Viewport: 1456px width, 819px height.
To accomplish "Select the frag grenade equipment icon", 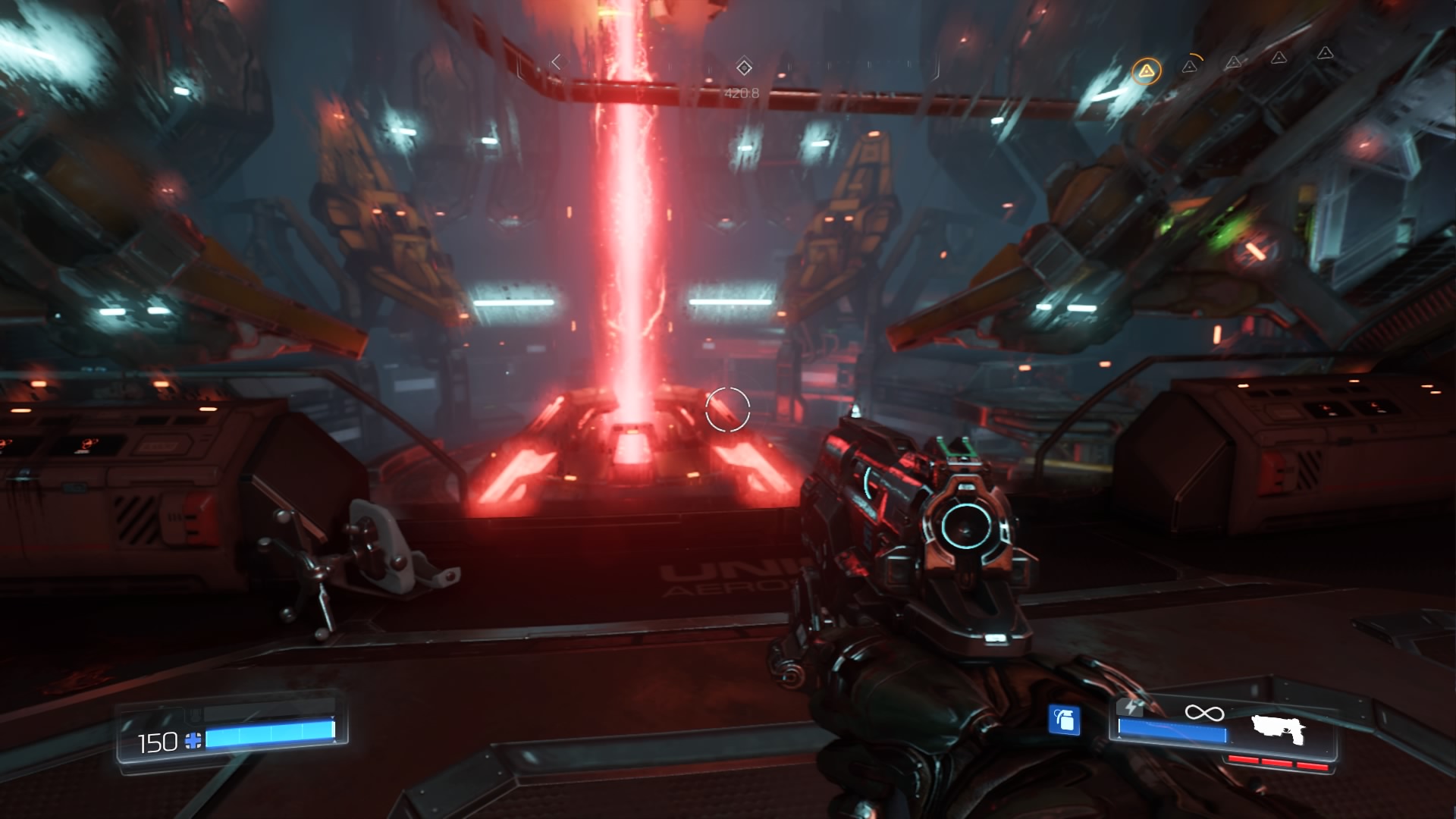I will point(1064,720).
